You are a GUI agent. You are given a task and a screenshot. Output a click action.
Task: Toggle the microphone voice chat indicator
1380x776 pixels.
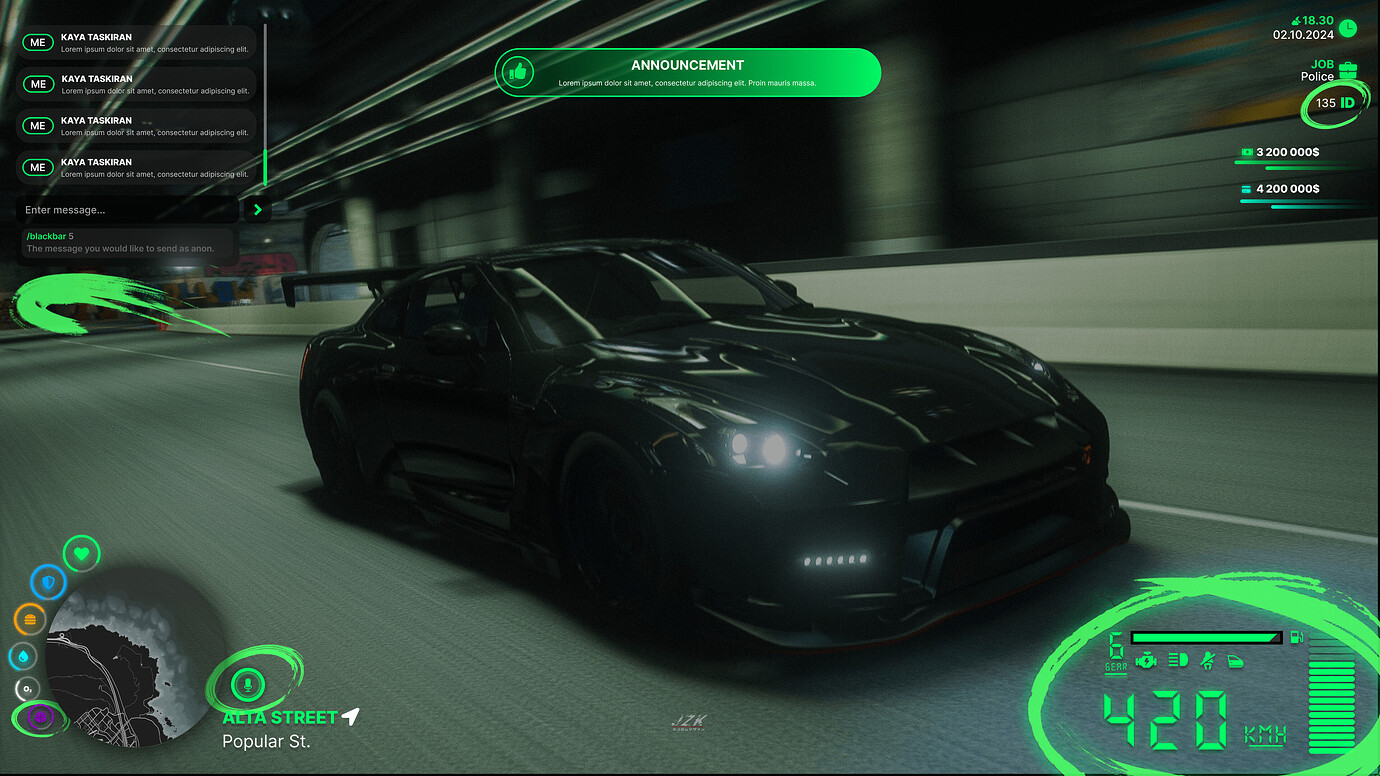(x=249, y=685)
